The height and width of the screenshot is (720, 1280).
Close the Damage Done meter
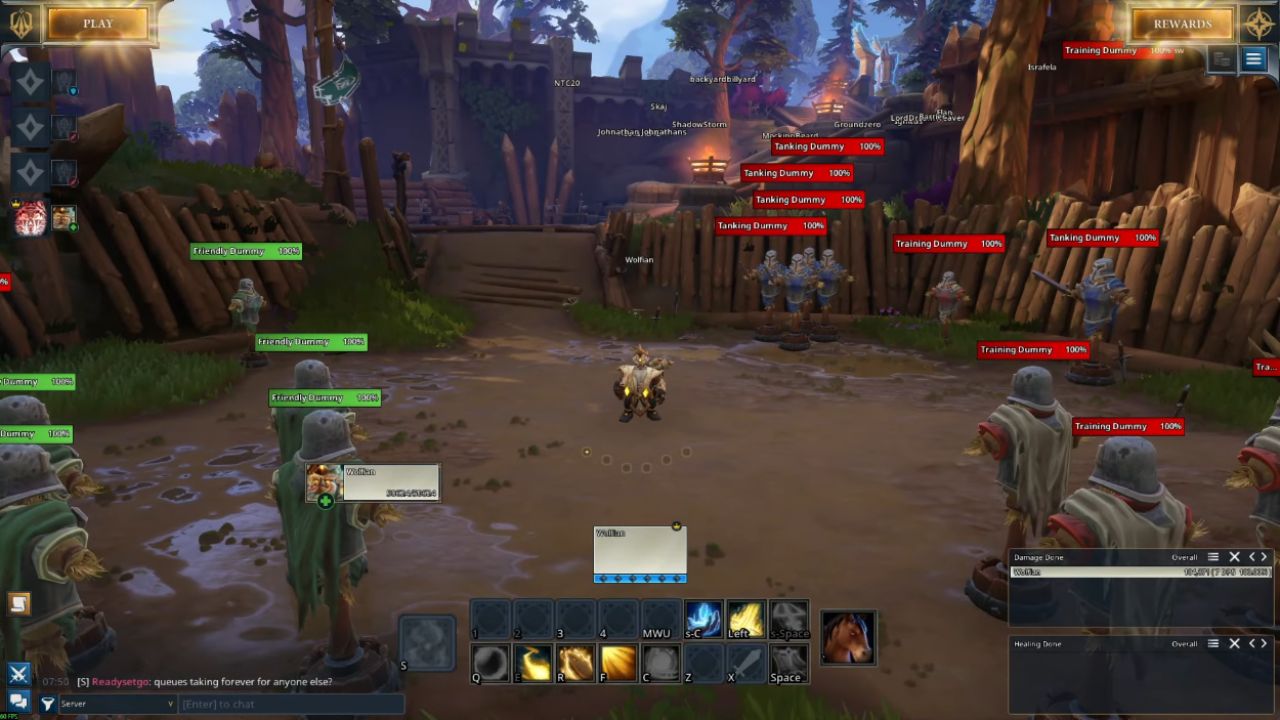[1234, 557]
